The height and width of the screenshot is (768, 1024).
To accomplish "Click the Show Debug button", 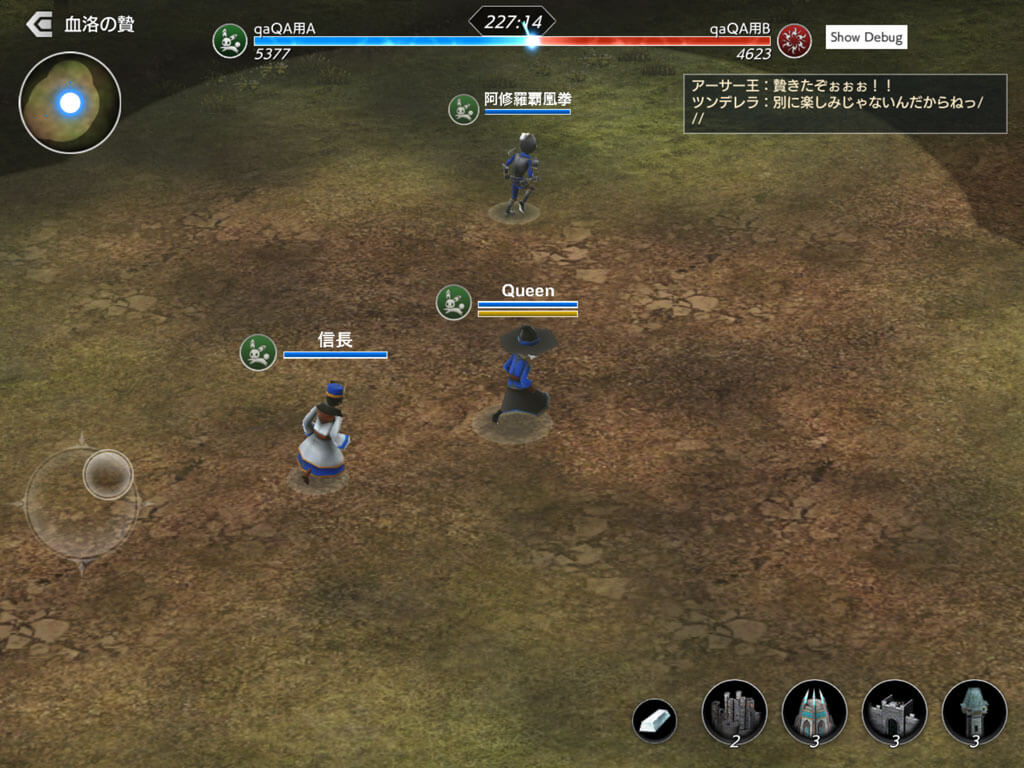I will pyautogui.click(x=866, y=37).
